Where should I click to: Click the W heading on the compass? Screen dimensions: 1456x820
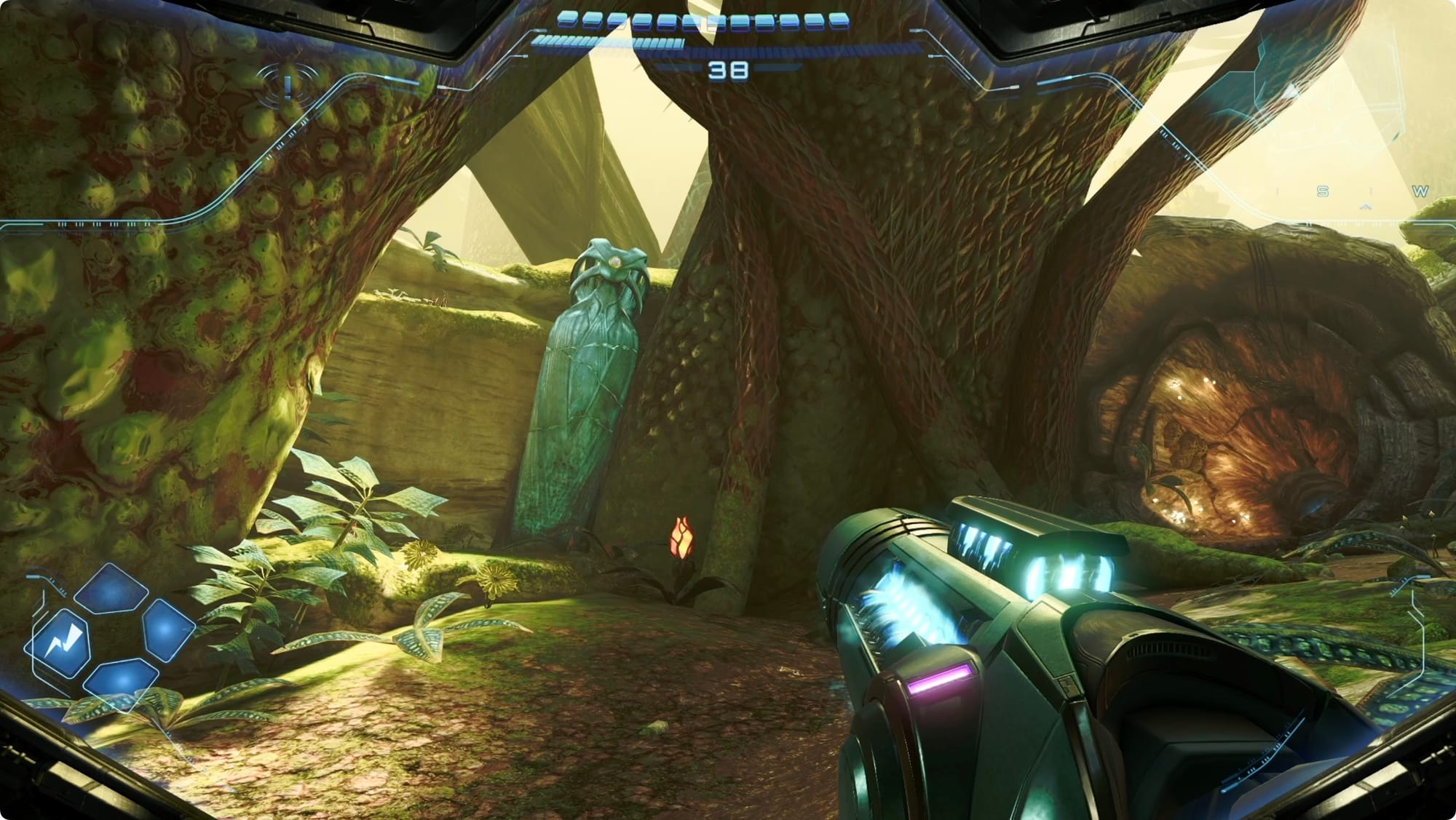[x=1420, y=191]
